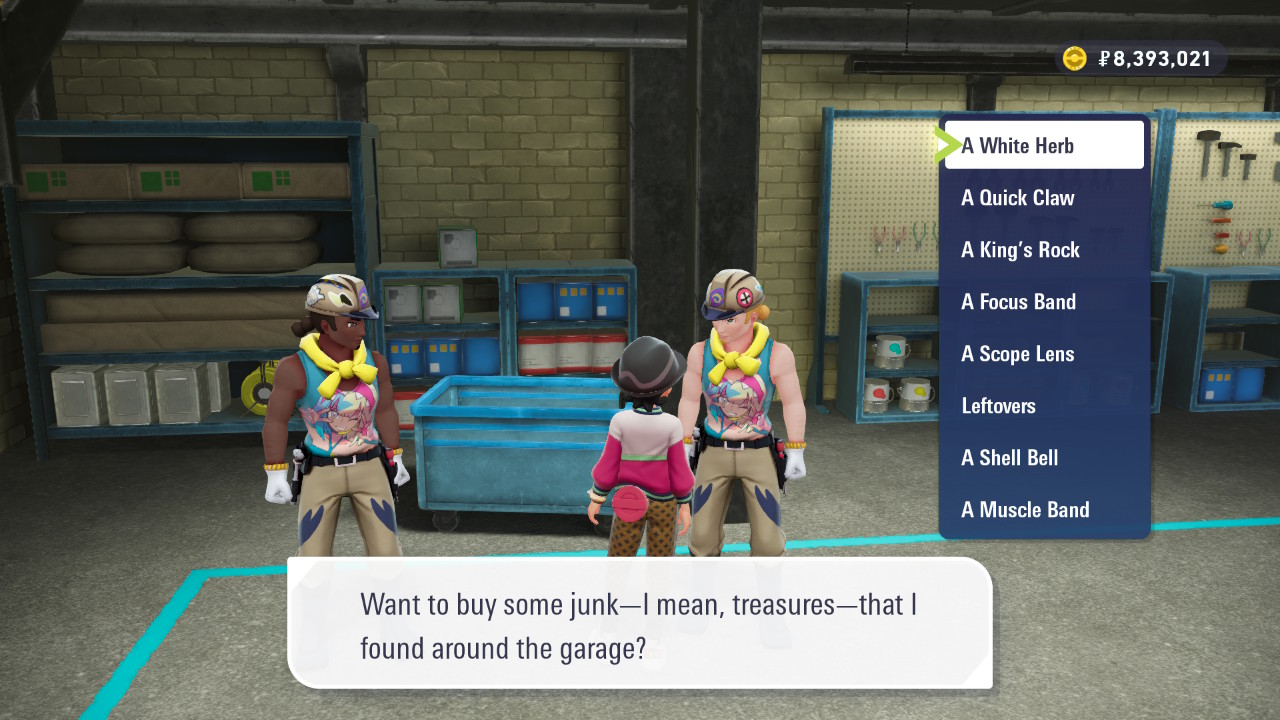Buy the Leftovers item
1280x720 pixels.
[x=1044, y=406]
